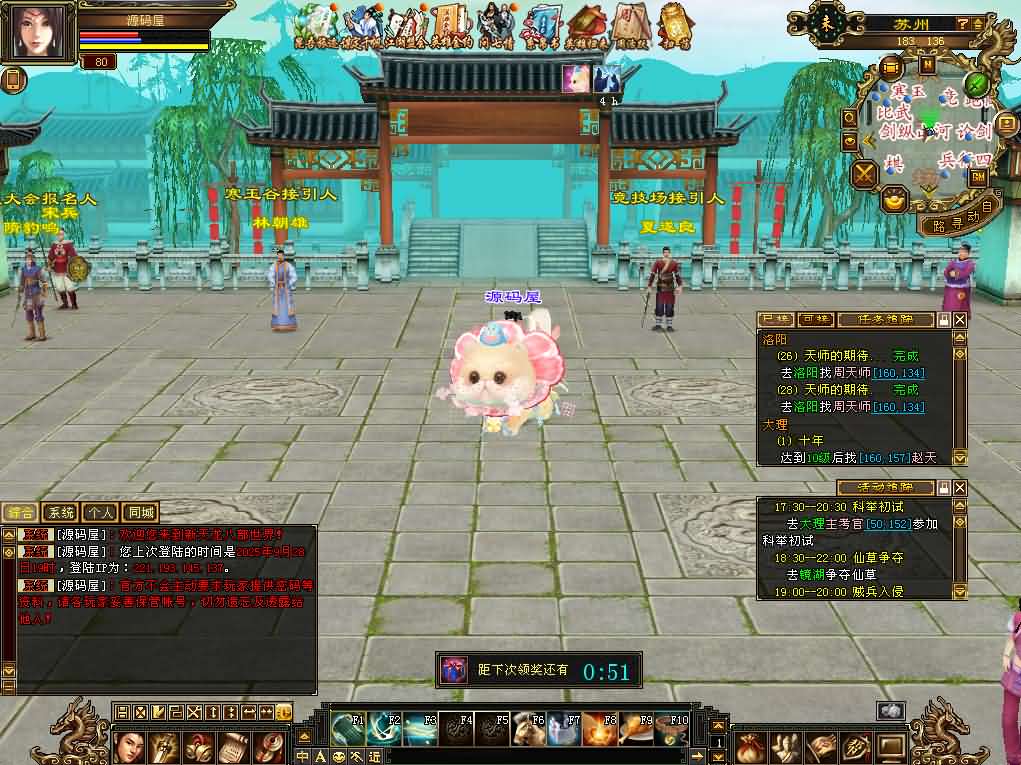
Task: Select the 同城 chat tab
Action: coord(142,513)
